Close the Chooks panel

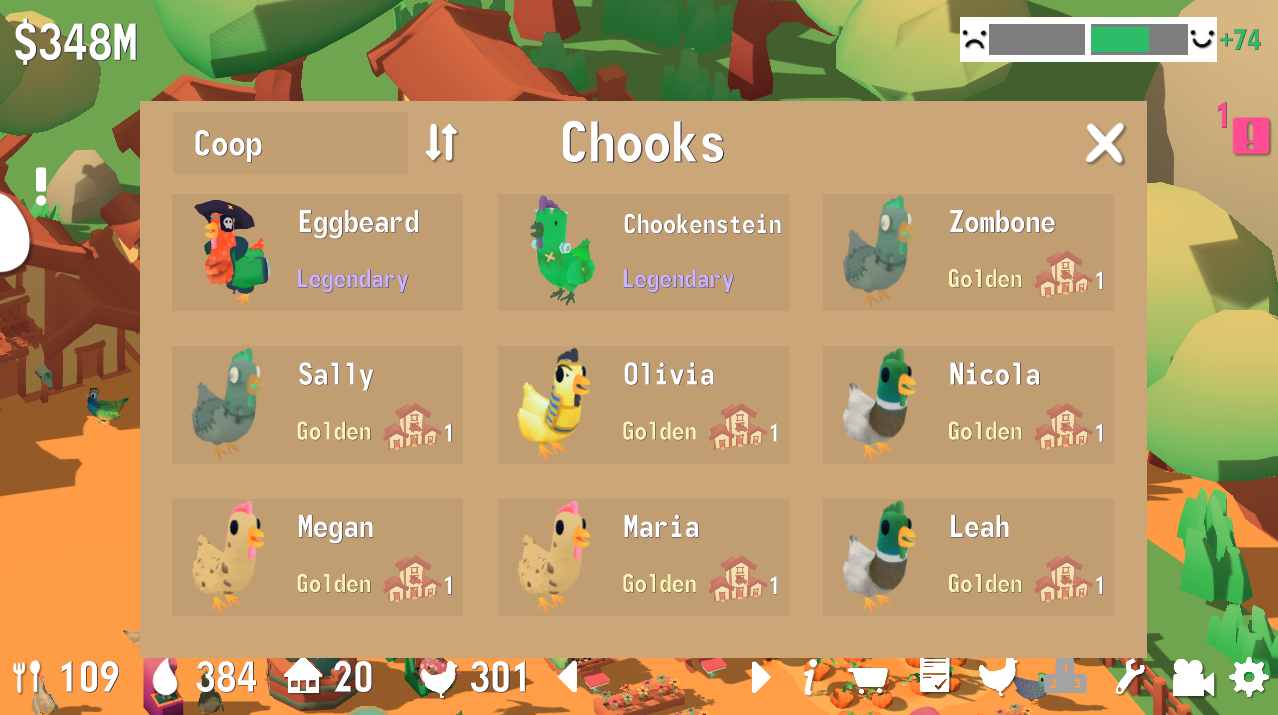(x=1104, y=144)
